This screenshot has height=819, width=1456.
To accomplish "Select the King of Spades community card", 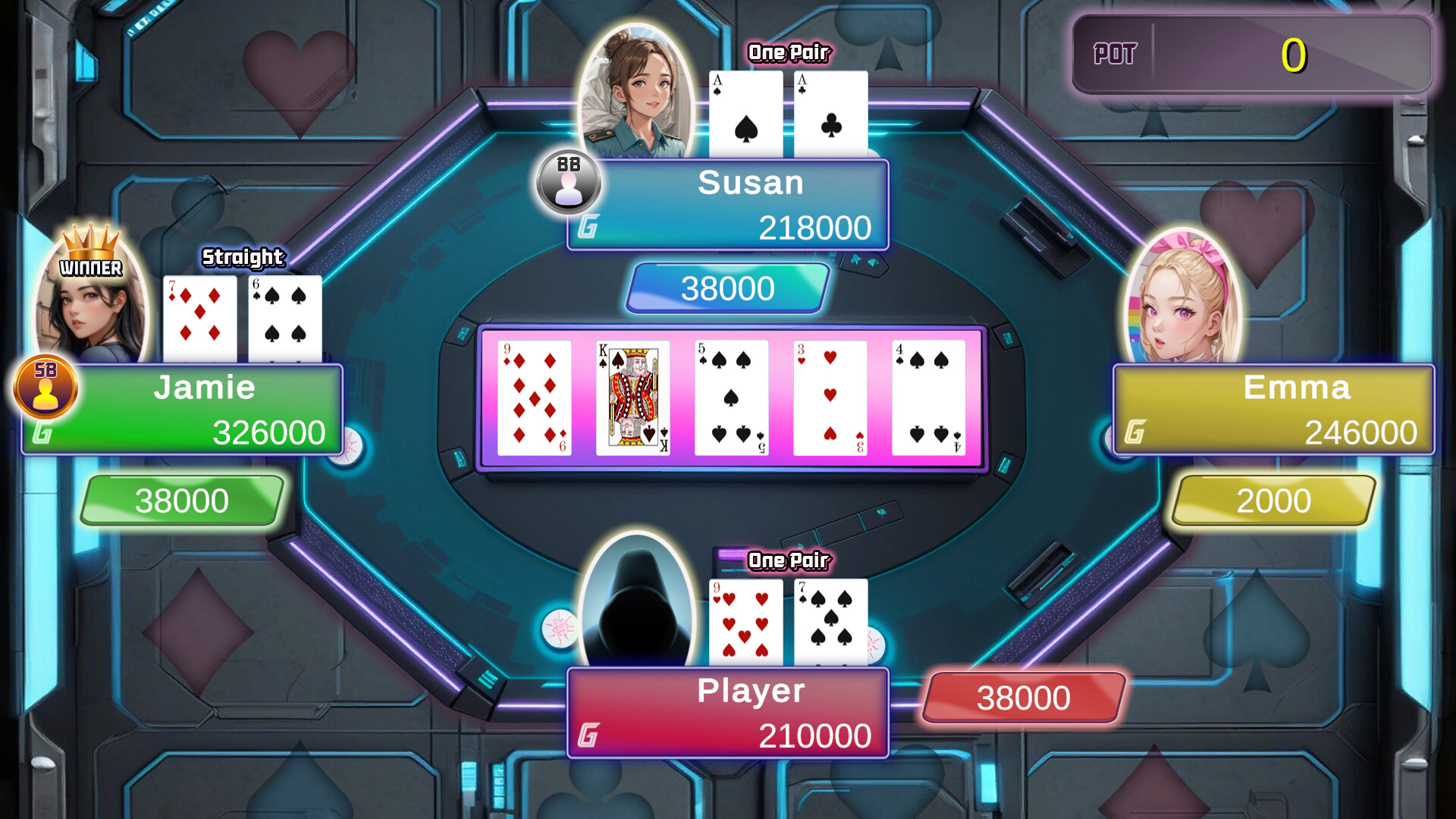I will click(x=633, y=397).
